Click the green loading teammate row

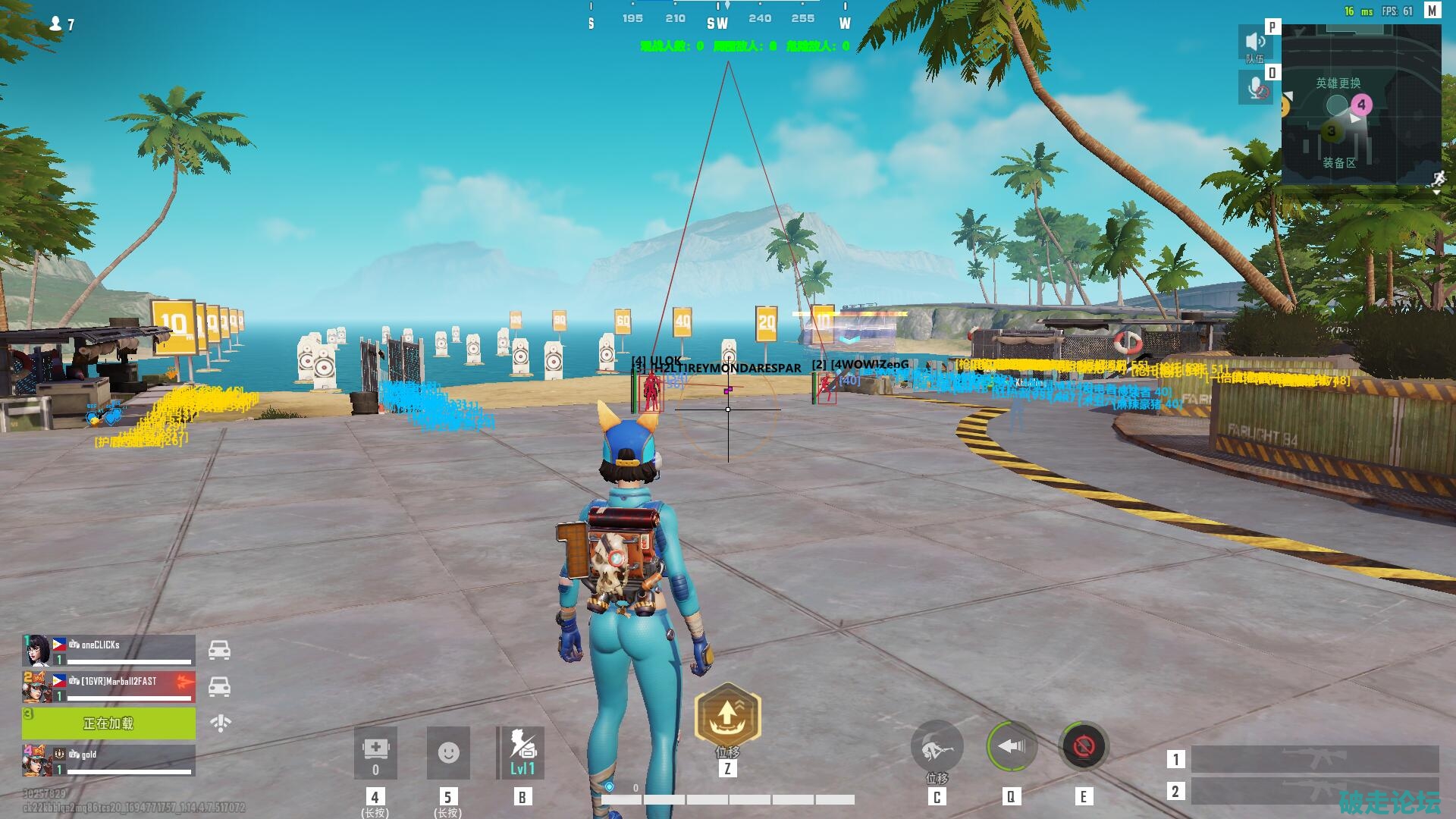(108, 723)
